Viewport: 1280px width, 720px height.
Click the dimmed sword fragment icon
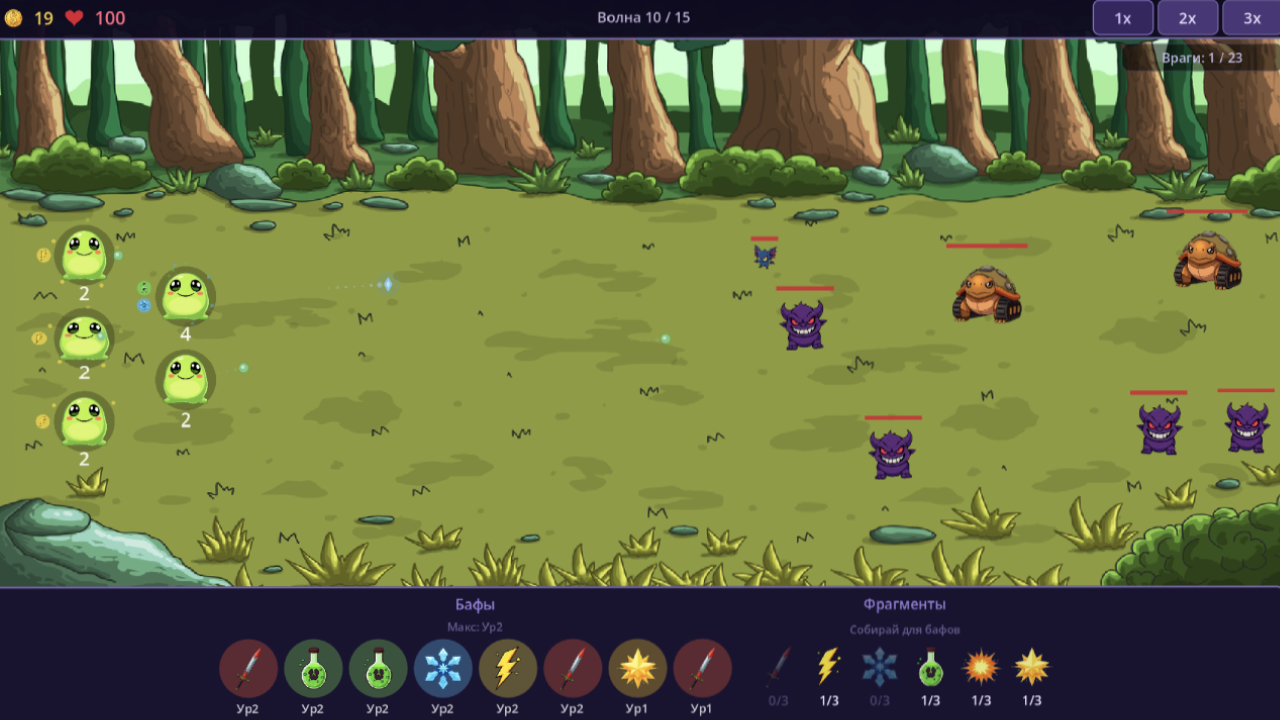pyautogui.click(x=778, y=666)
